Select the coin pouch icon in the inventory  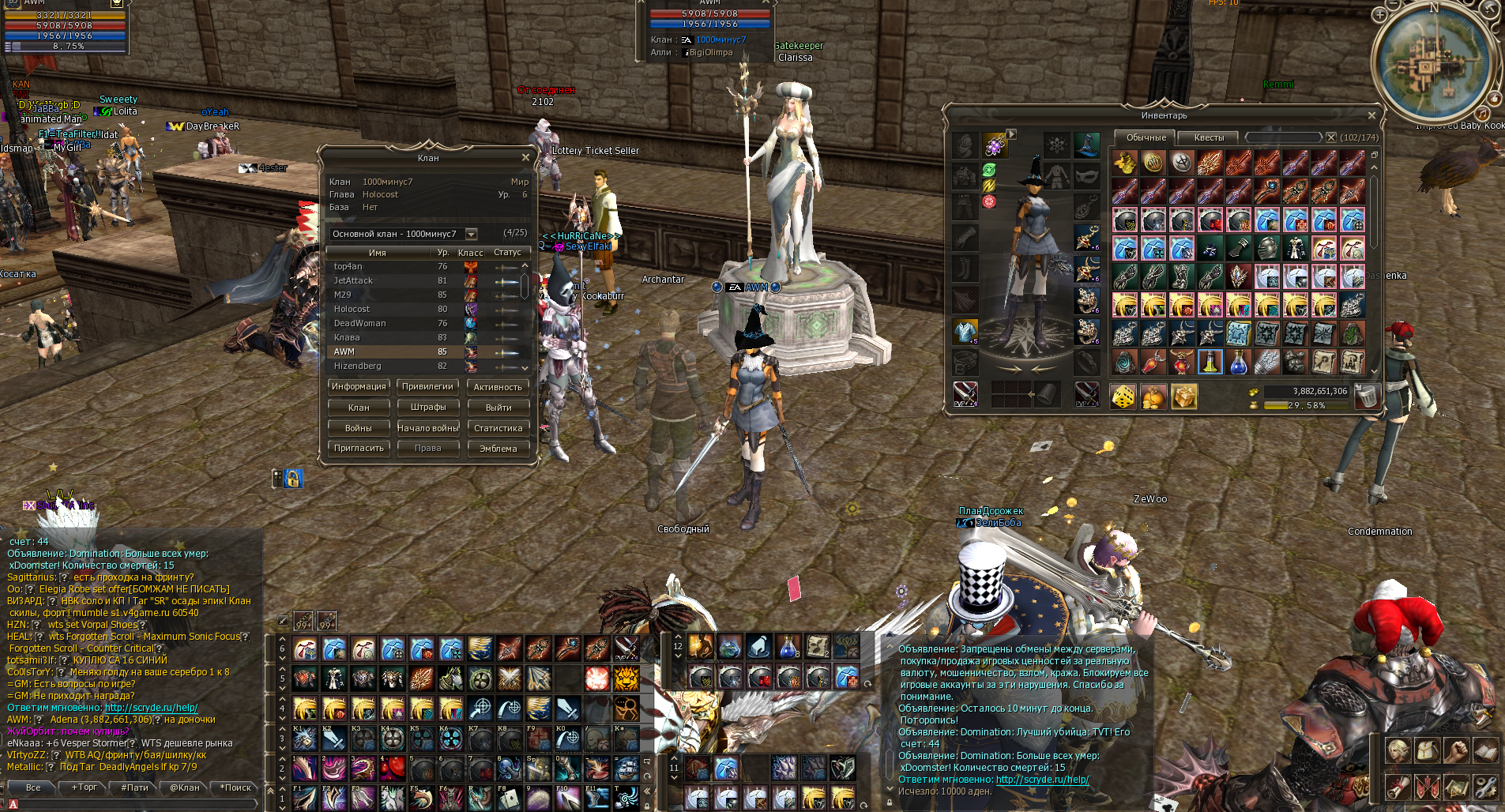pos(1153,396)
